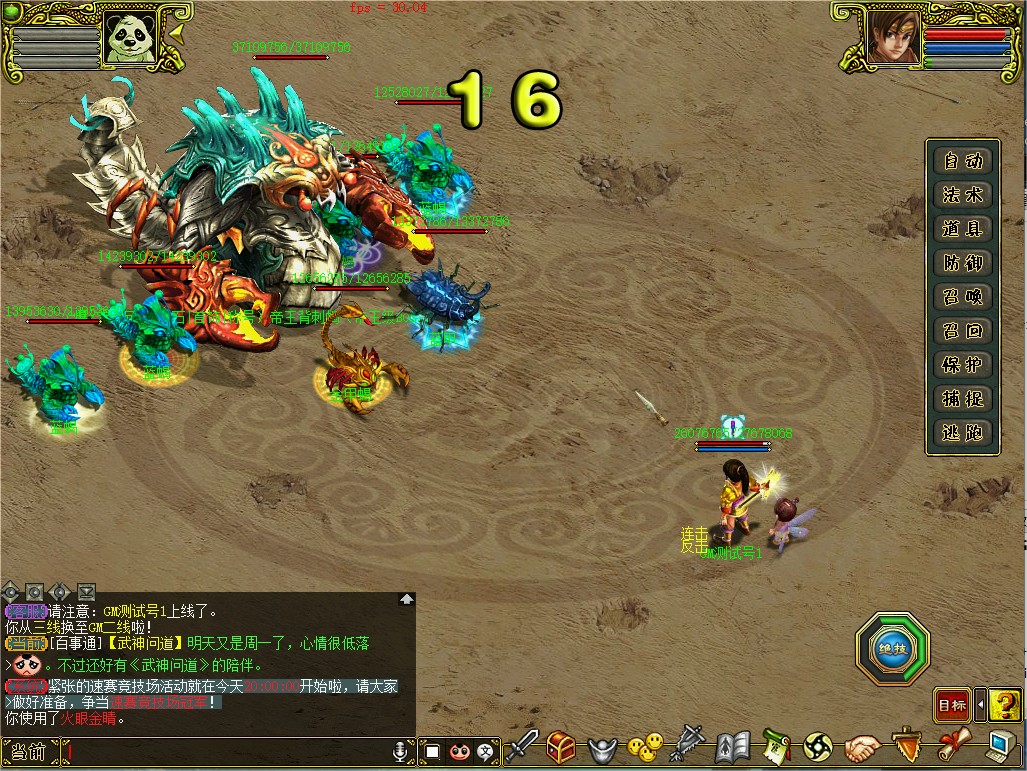Image resolution: width=1027 pixels, height=771 pixels.
Task: Click the red 目标 target button
Action: pos(951,706)
